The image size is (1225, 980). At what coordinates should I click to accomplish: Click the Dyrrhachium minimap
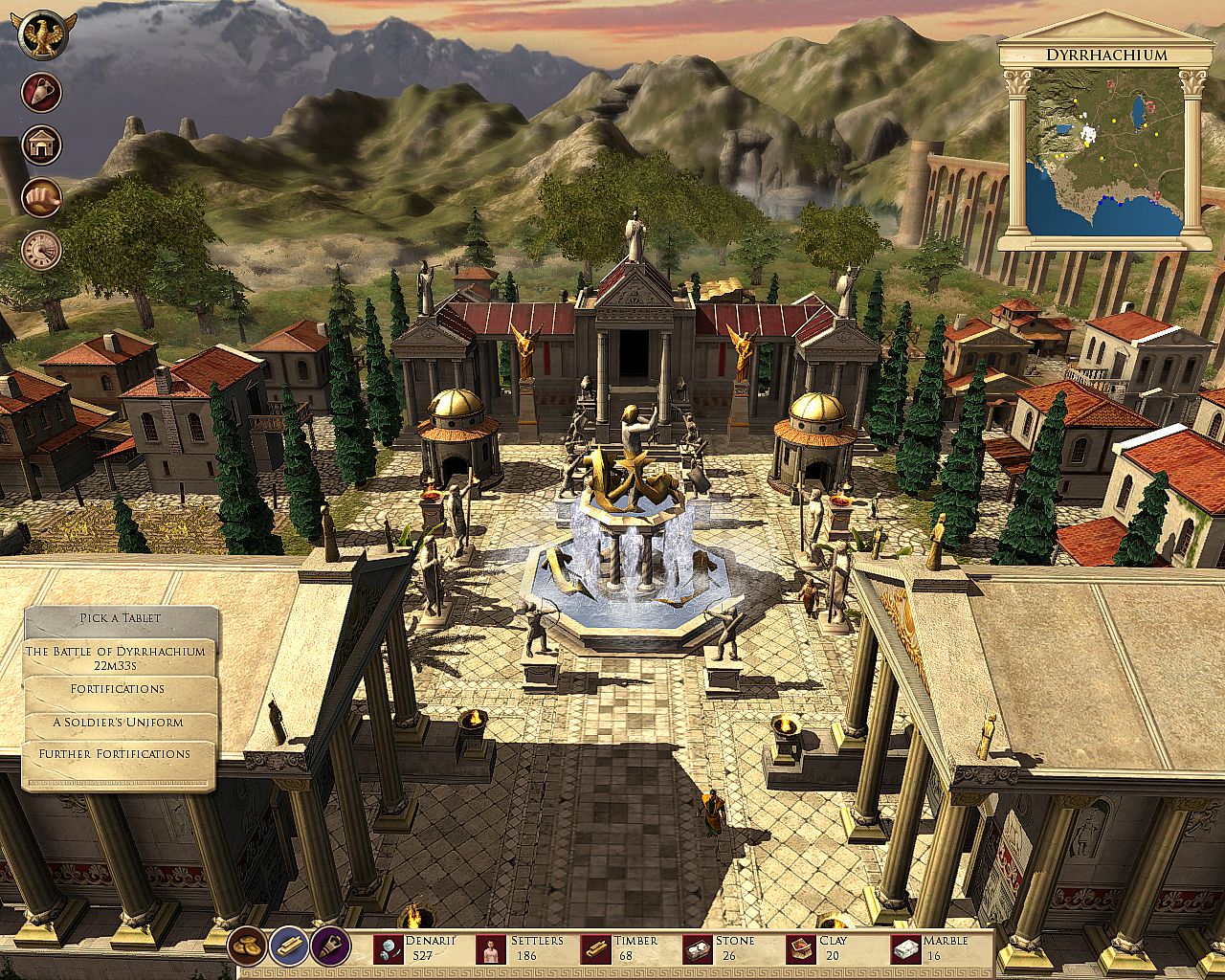tap(1103, 153)
